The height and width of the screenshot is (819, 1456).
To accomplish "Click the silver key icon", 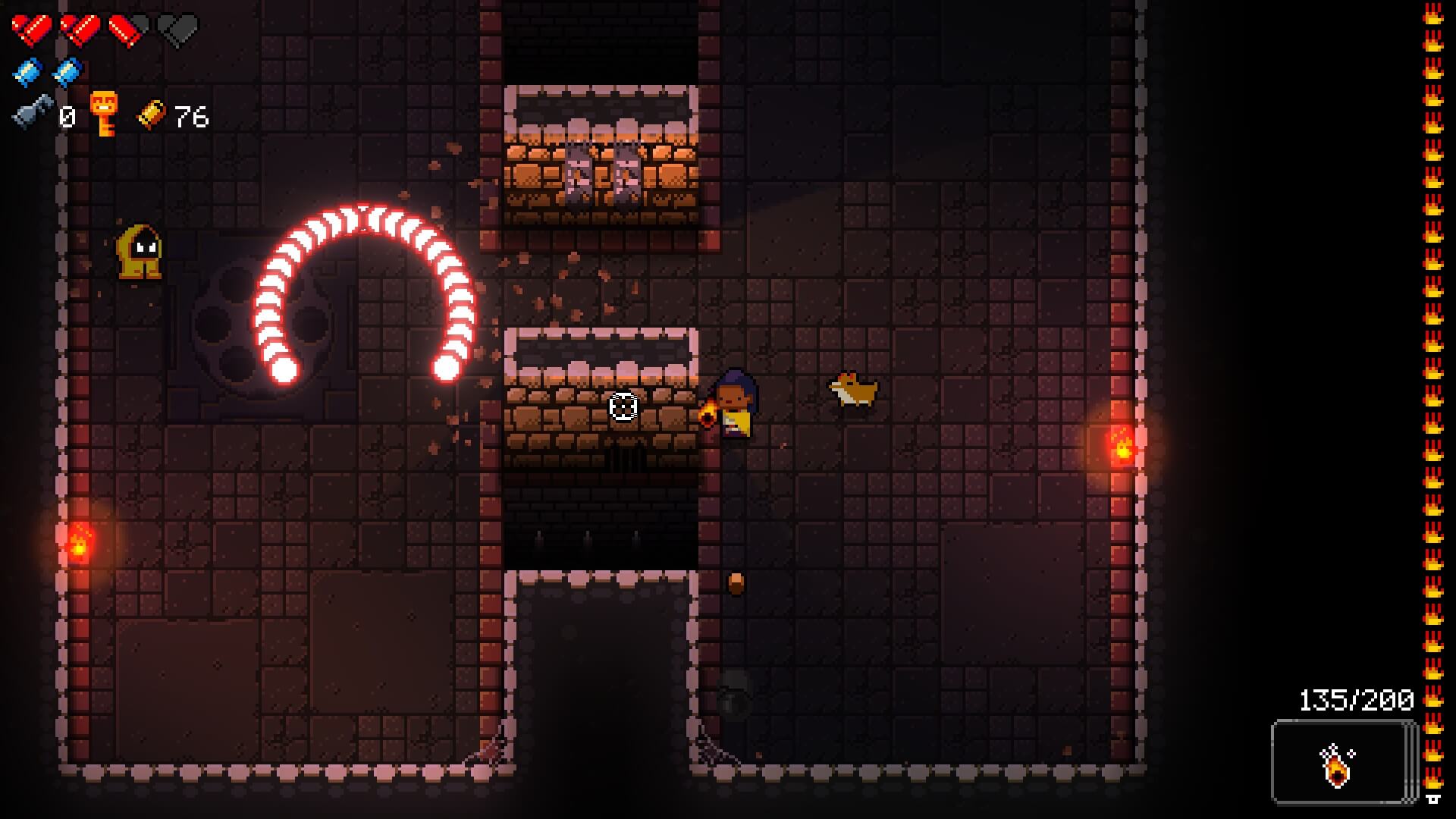I will click(x=33, y=114).
